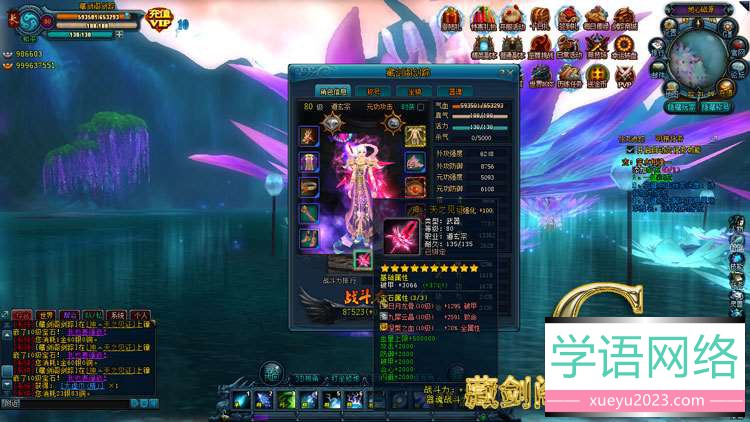Click the 隐藏称号 button
The image size is (750, 422).
[714, 104]
